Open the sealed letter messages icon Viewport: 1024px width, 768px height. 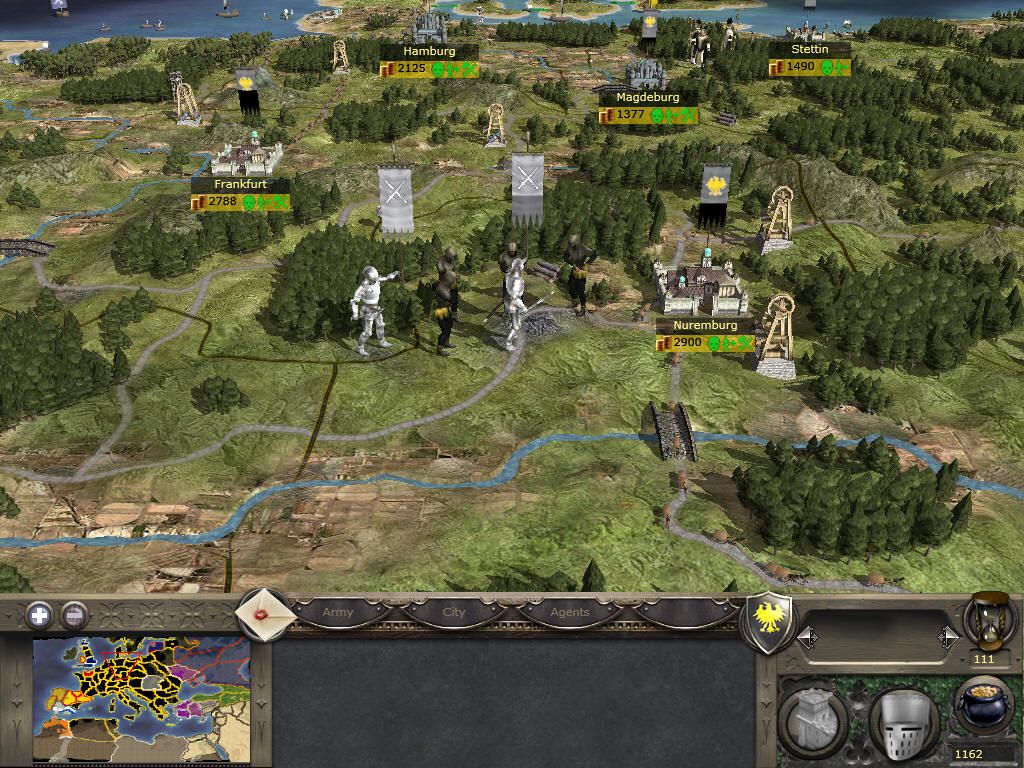(x=264, y=612)
